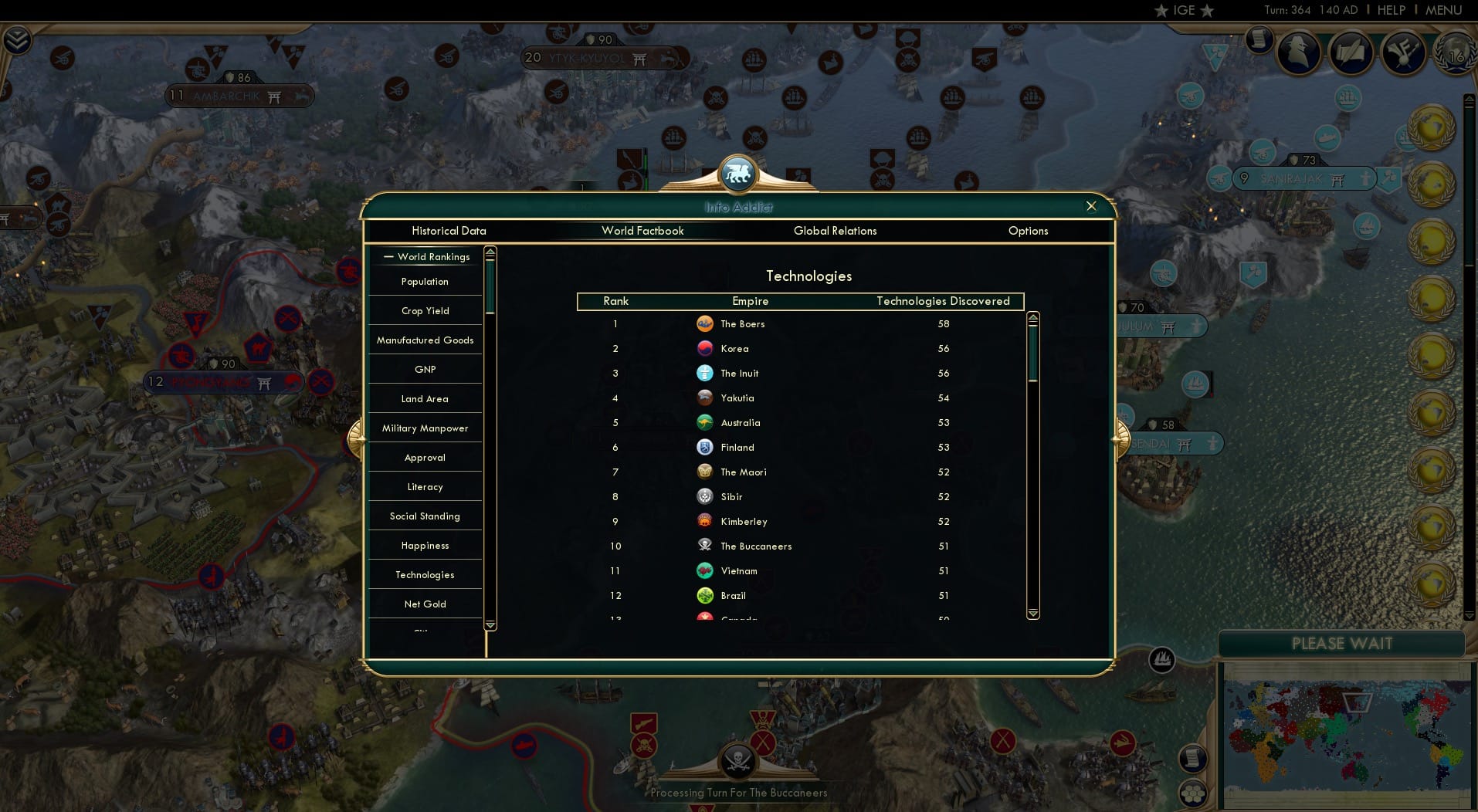
Task: Open the Espionage overview spy icon
Action: 1297,52
